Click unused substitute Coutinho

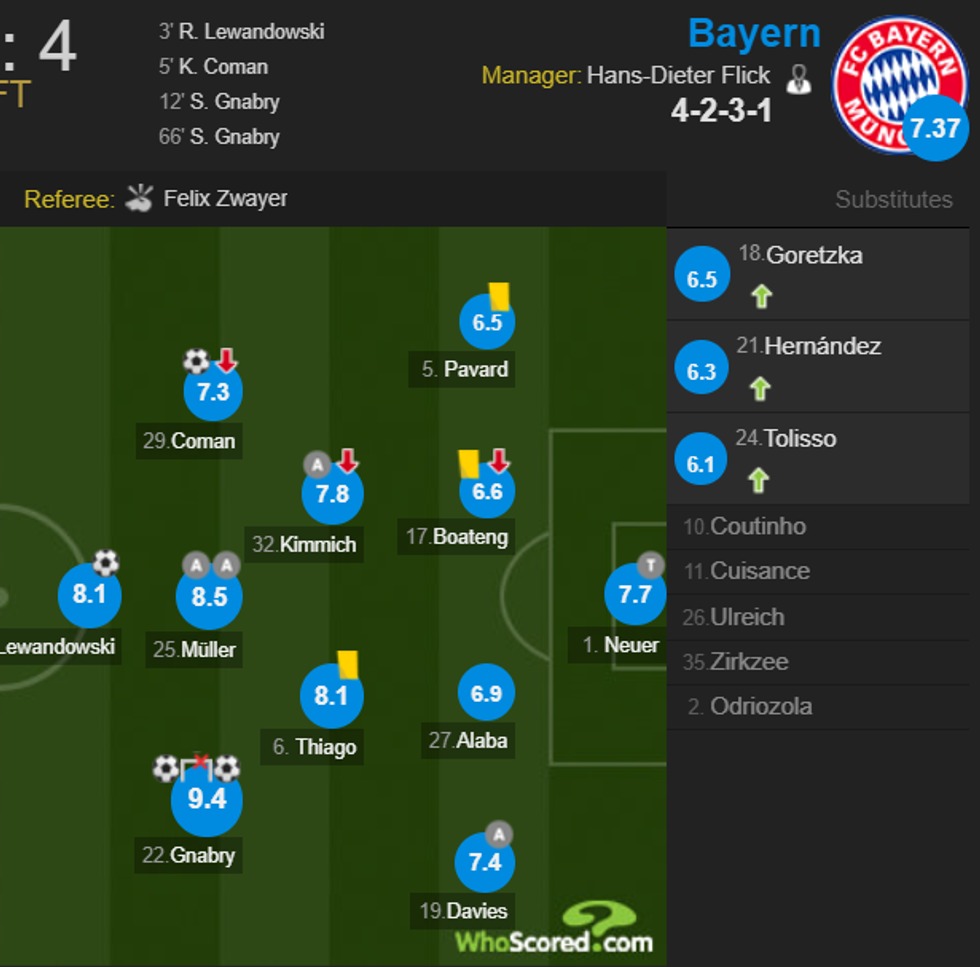(757, 526)
